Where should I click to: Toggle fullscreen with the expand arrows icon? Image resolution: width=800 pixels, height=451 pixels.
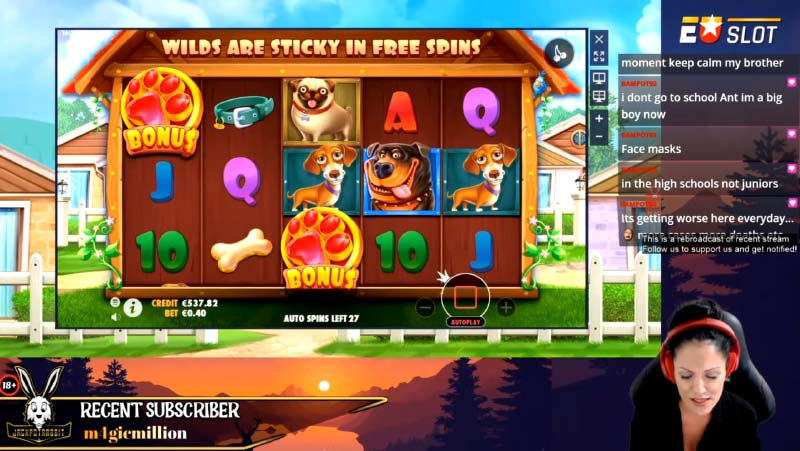tap(599, 57)
